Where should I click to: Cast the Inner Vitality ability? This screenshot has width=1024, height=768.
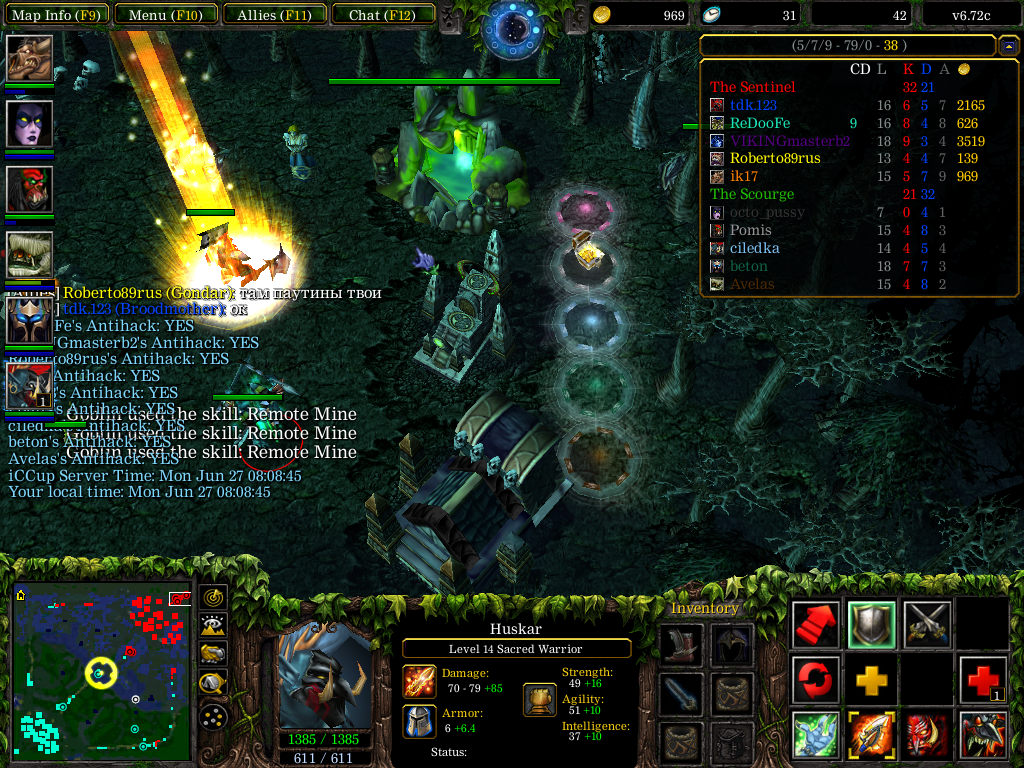[816, 735]
